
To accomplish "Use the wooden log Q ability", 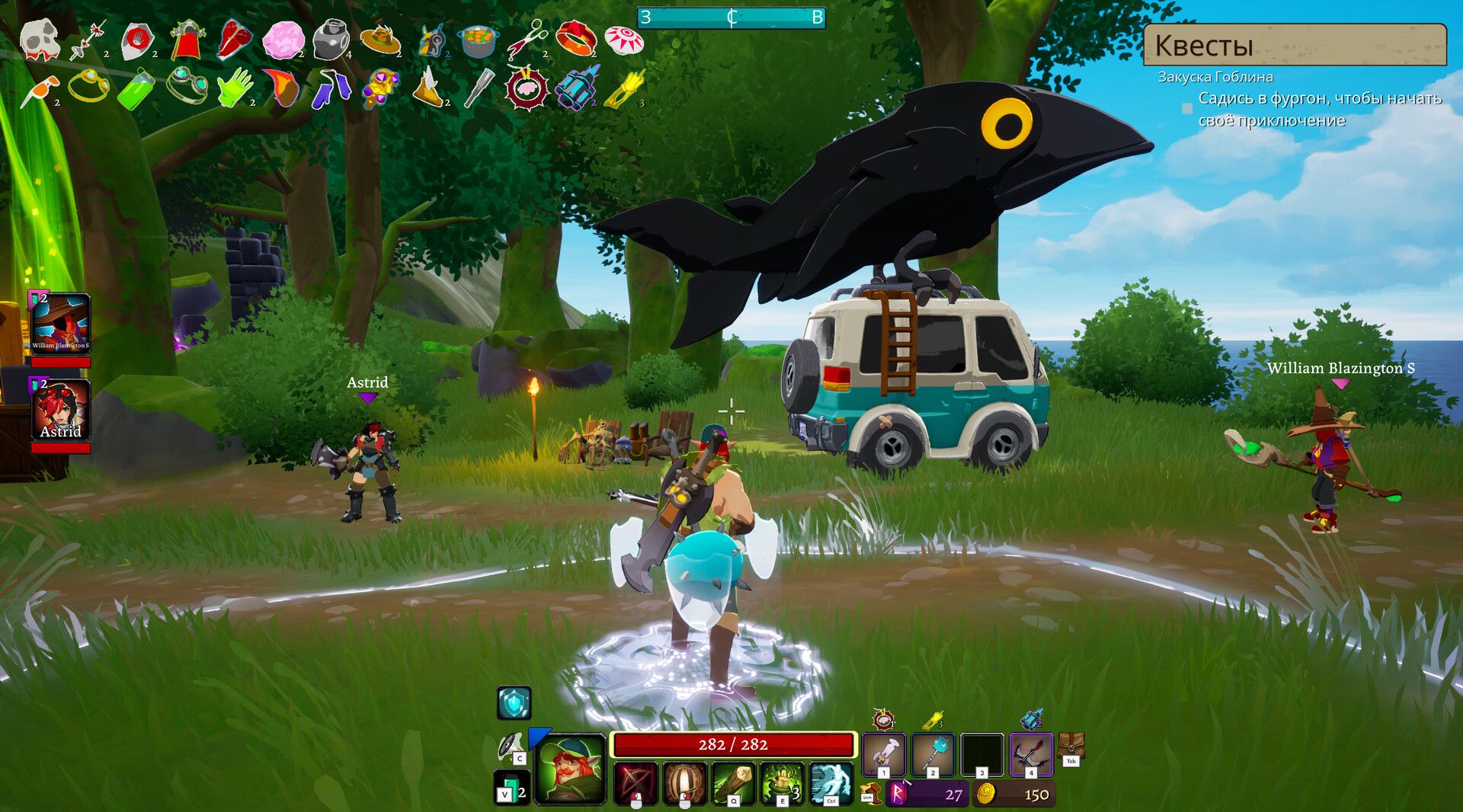I will [x=733, y=782].
